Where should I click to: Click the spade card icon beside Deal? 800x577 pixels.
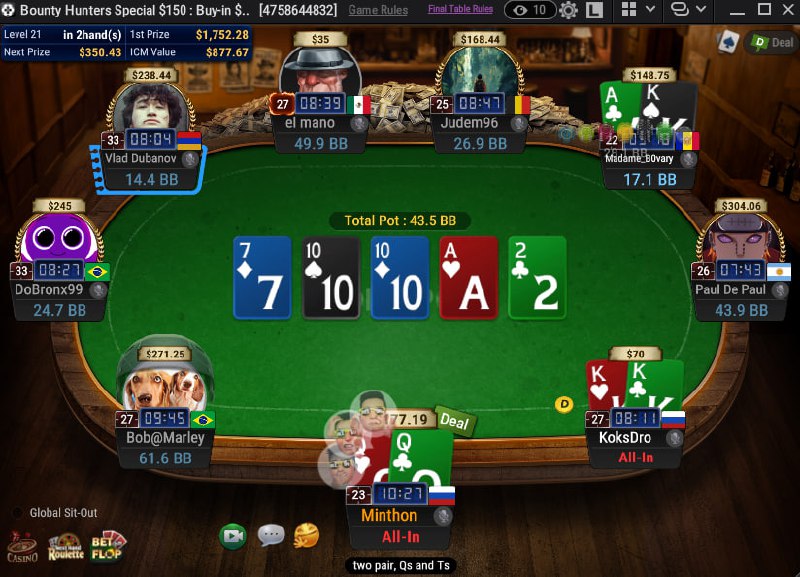pos(729,41)
